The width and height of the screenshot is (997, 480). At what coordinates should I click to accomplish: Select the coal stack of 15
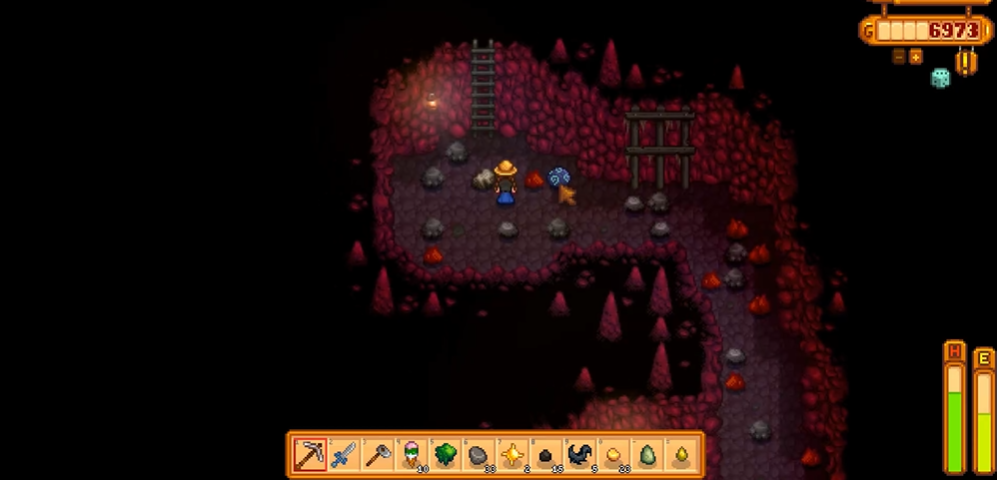[546, 456]
